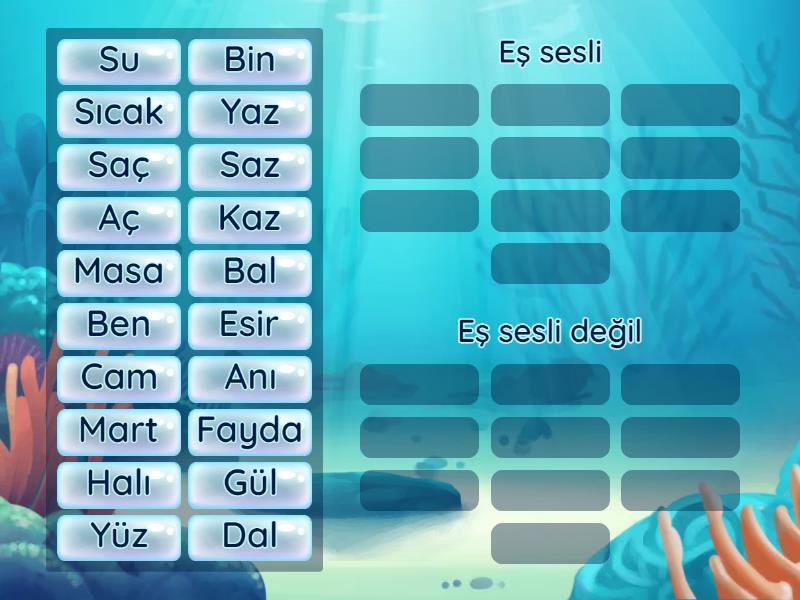The image size is (800, 600).
Task: Select the 'Anı' word tile
Action: point(250,379)
